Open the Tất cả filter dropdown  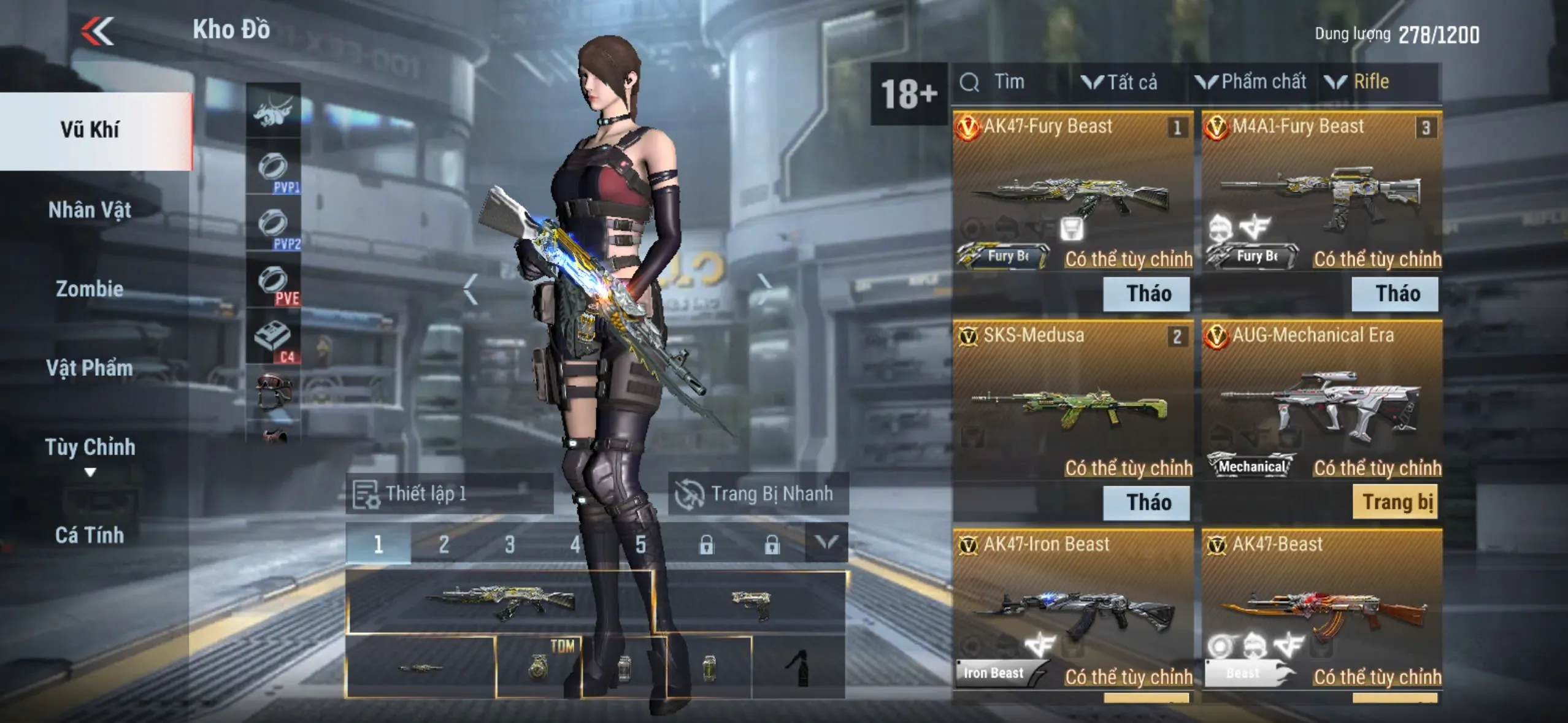coord(1120,82)
